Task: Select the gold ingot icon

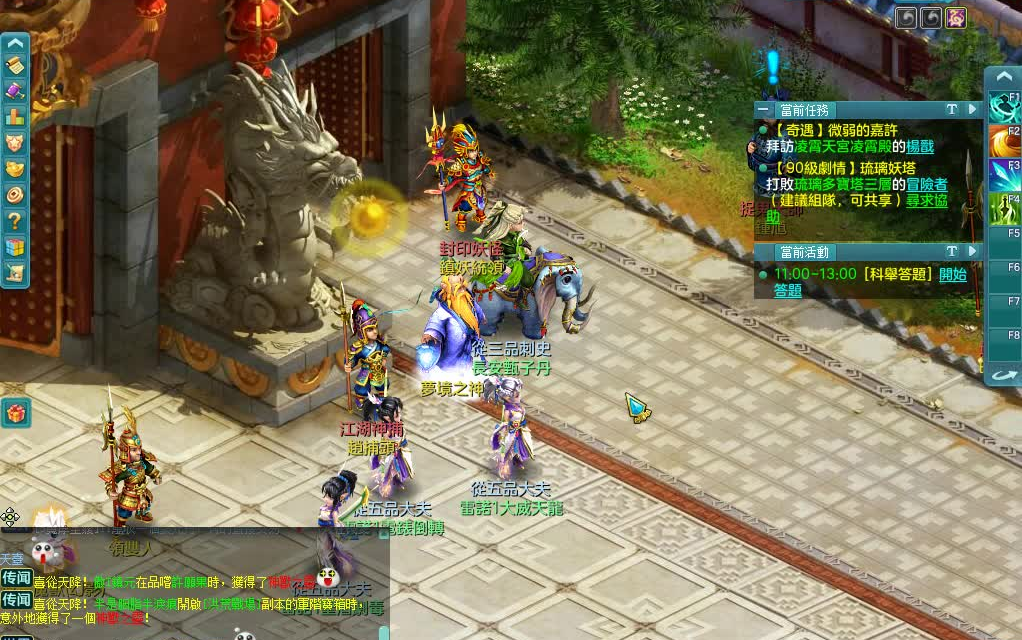Action: click(15, 168)
